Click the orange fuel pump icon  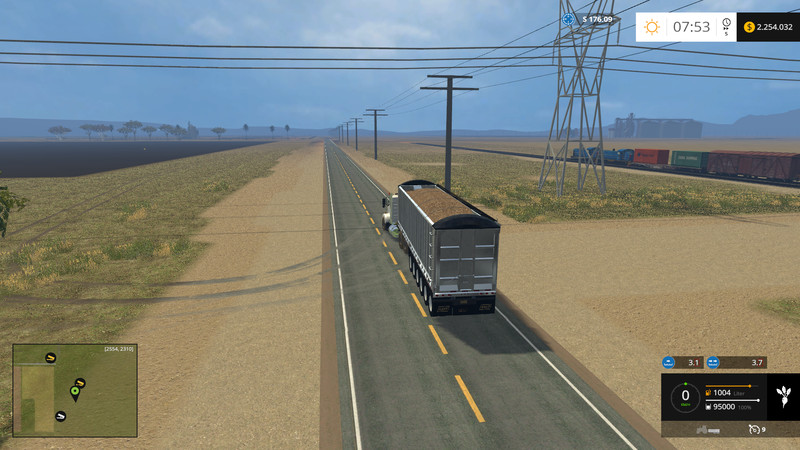pyautogui.click(x=709, y=392)
